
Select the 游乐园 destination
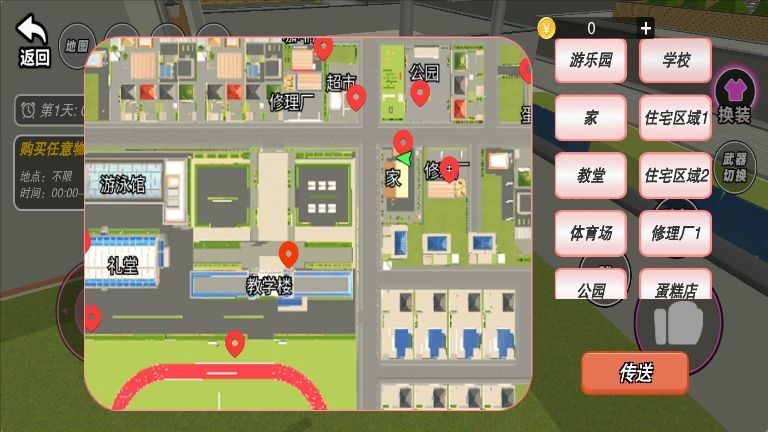tap(590, 60)
